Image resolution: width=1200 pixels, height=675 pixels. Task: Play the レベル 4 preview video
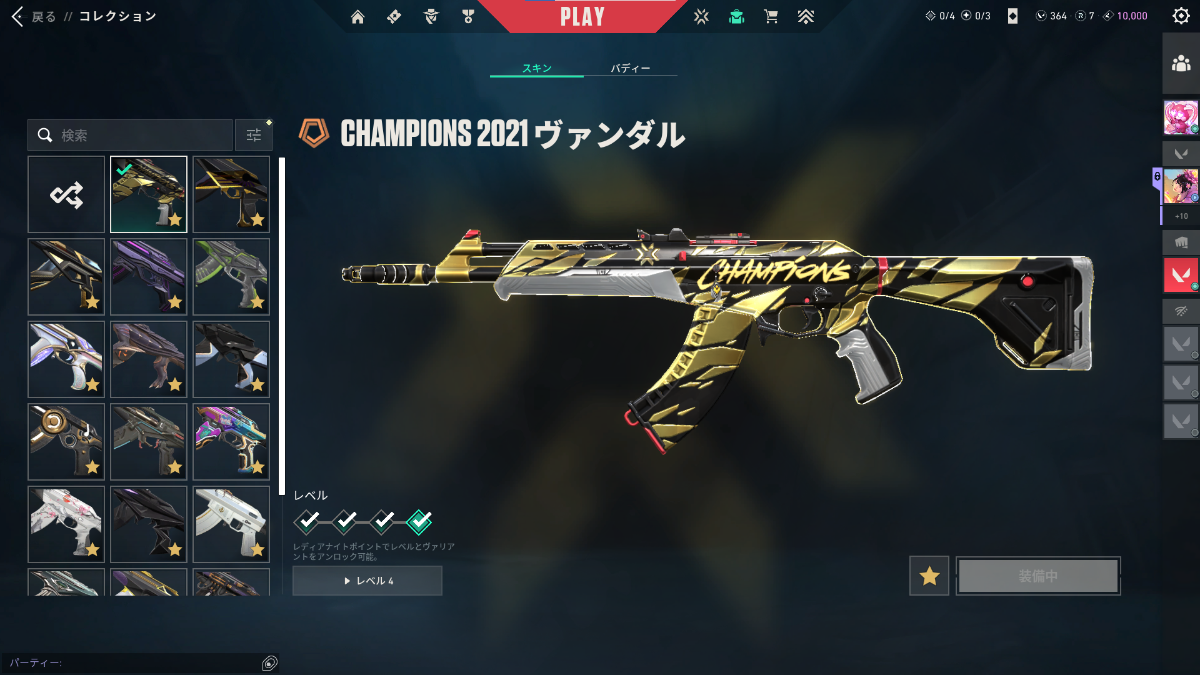click(367, 581)
